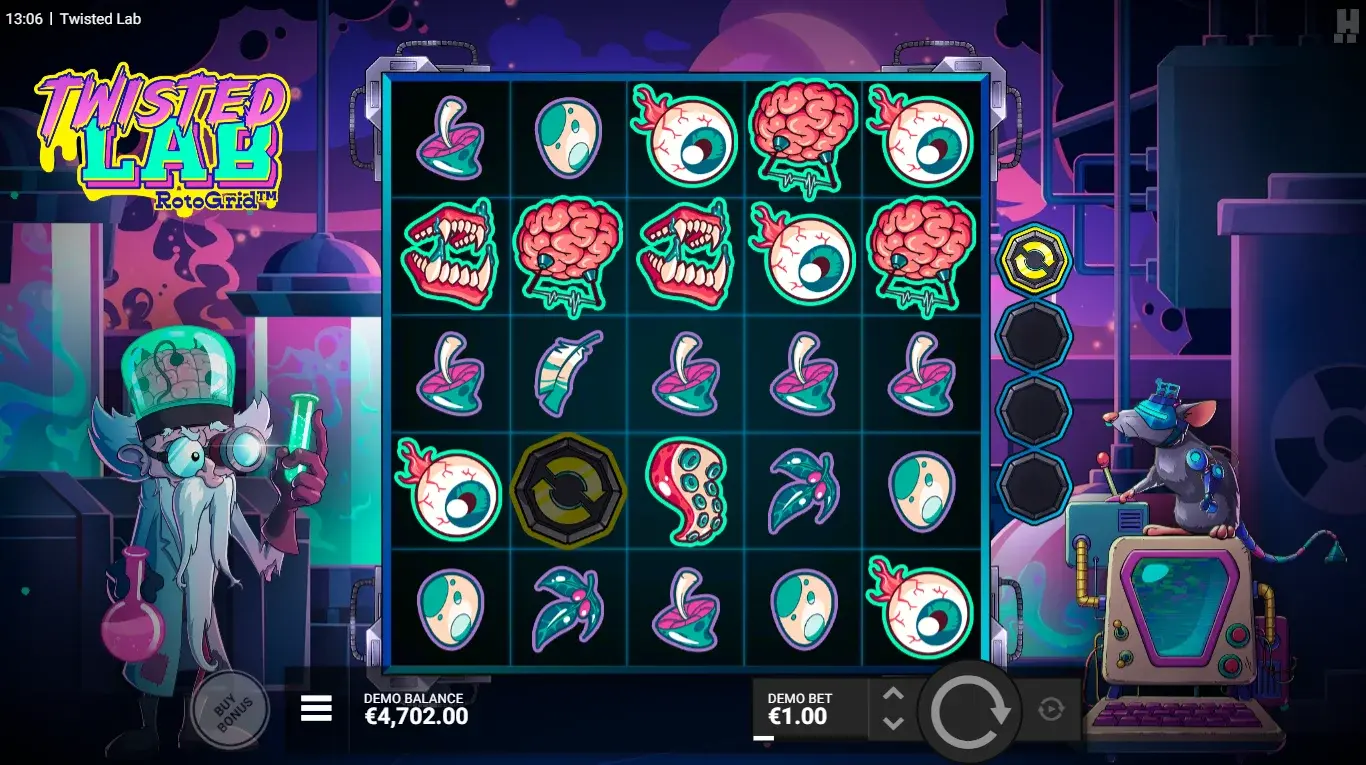
Task: Click the yellow rotor symbol on the grid
Action: [568, 491]
